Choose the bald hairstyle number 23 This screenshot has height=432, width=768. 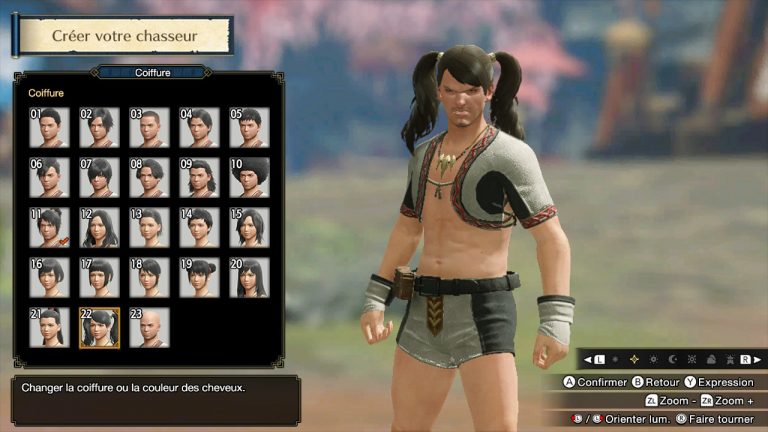click(x=149, y=328)
